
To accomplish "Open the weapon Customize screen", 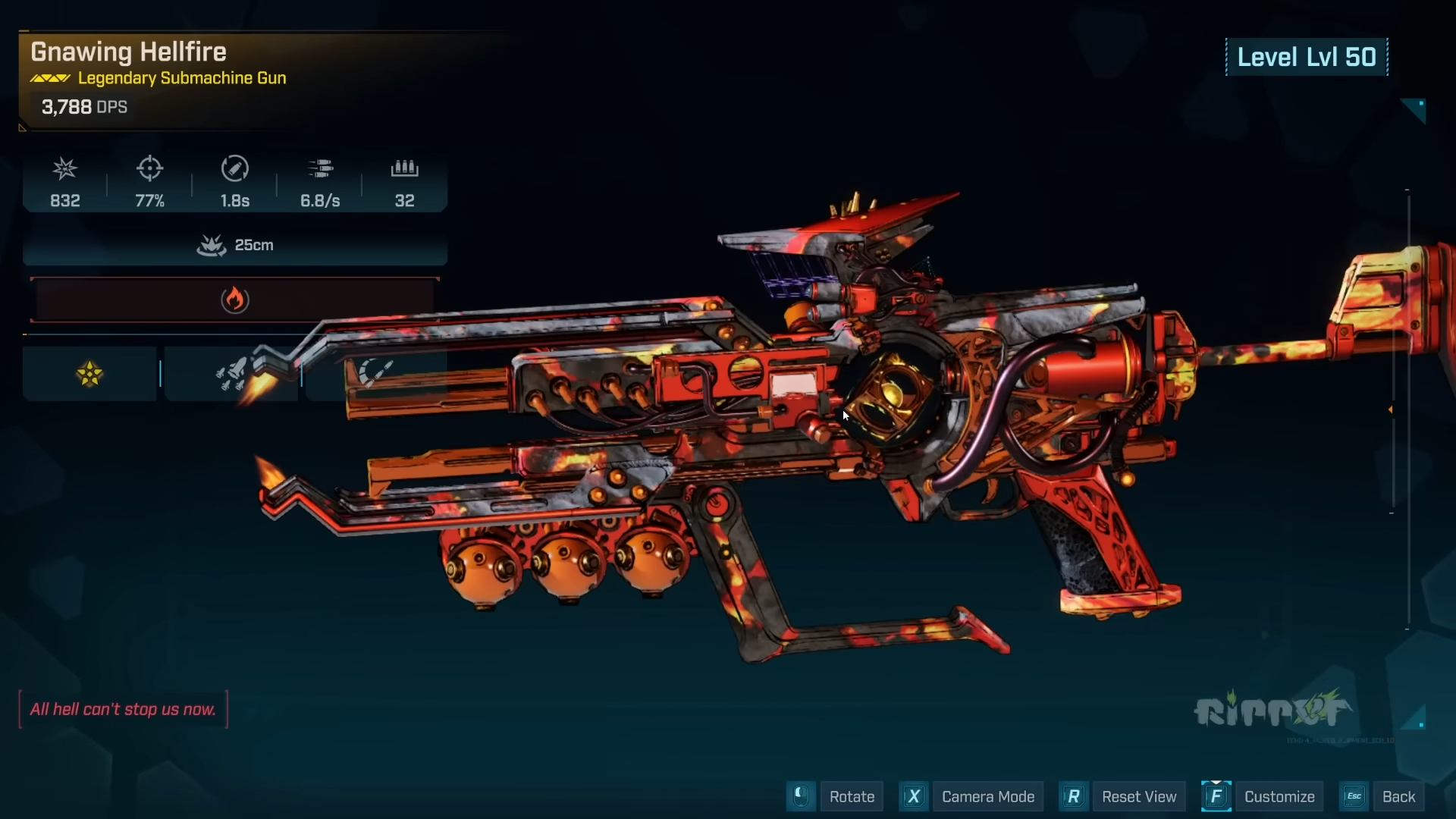I will tap(1279, 796).
